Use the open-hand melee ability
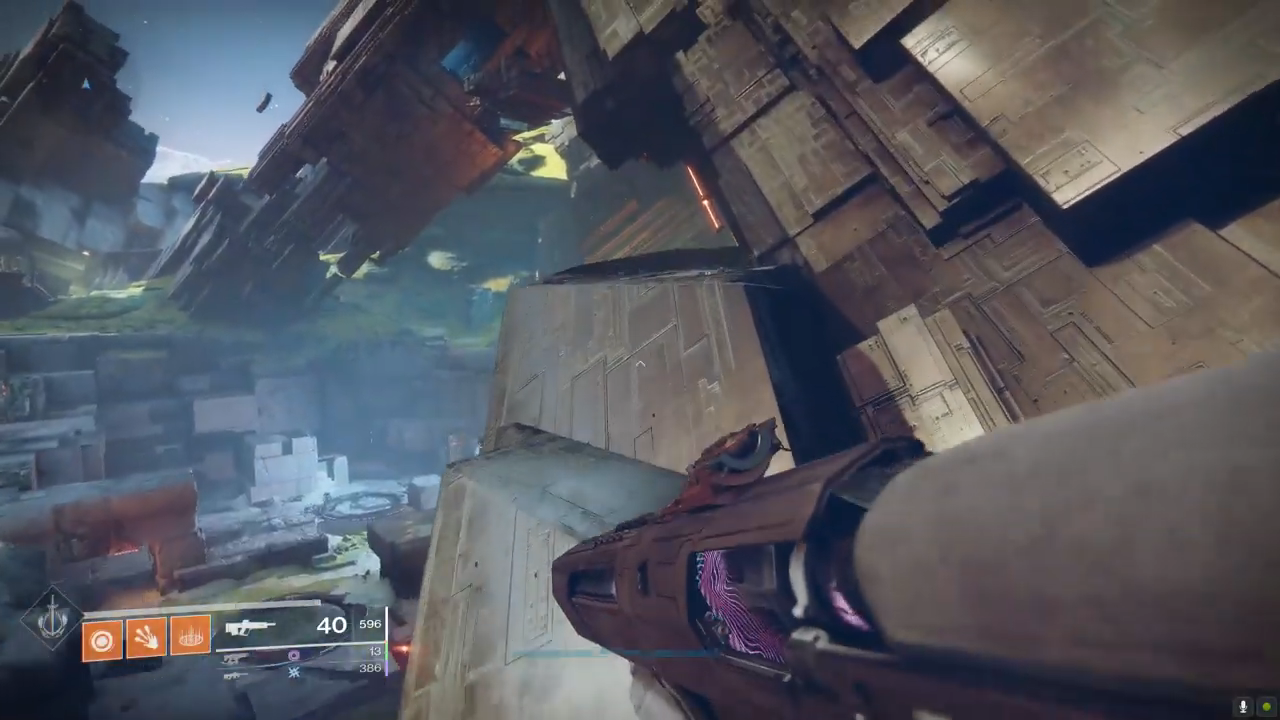This screenshot has height=720, width=1280. tap(146, 636)
